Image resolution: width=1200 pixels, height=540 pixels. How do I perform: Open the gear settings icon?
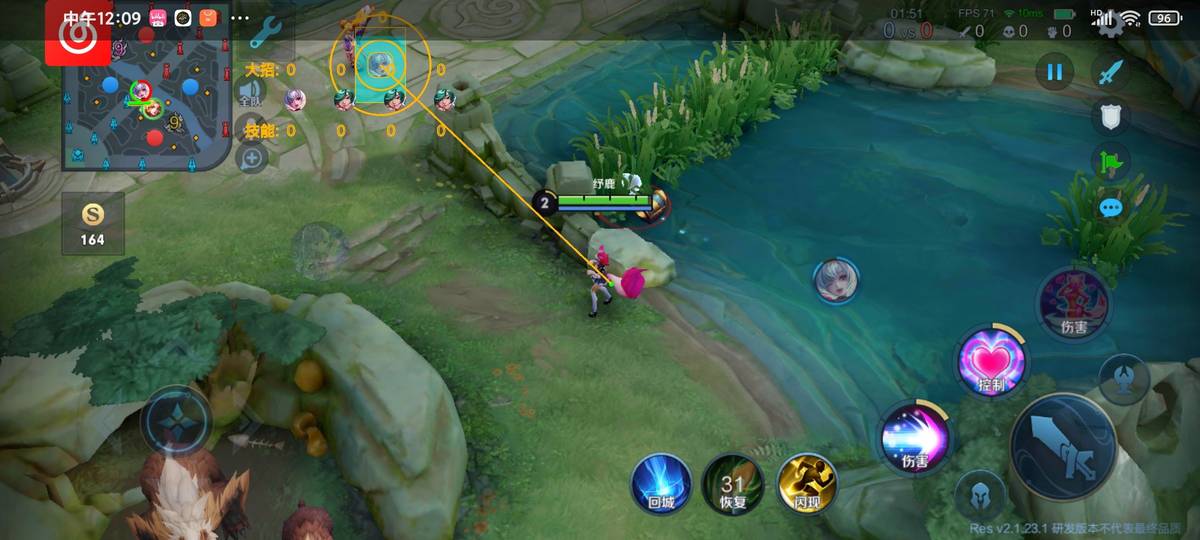(1109, 22)
